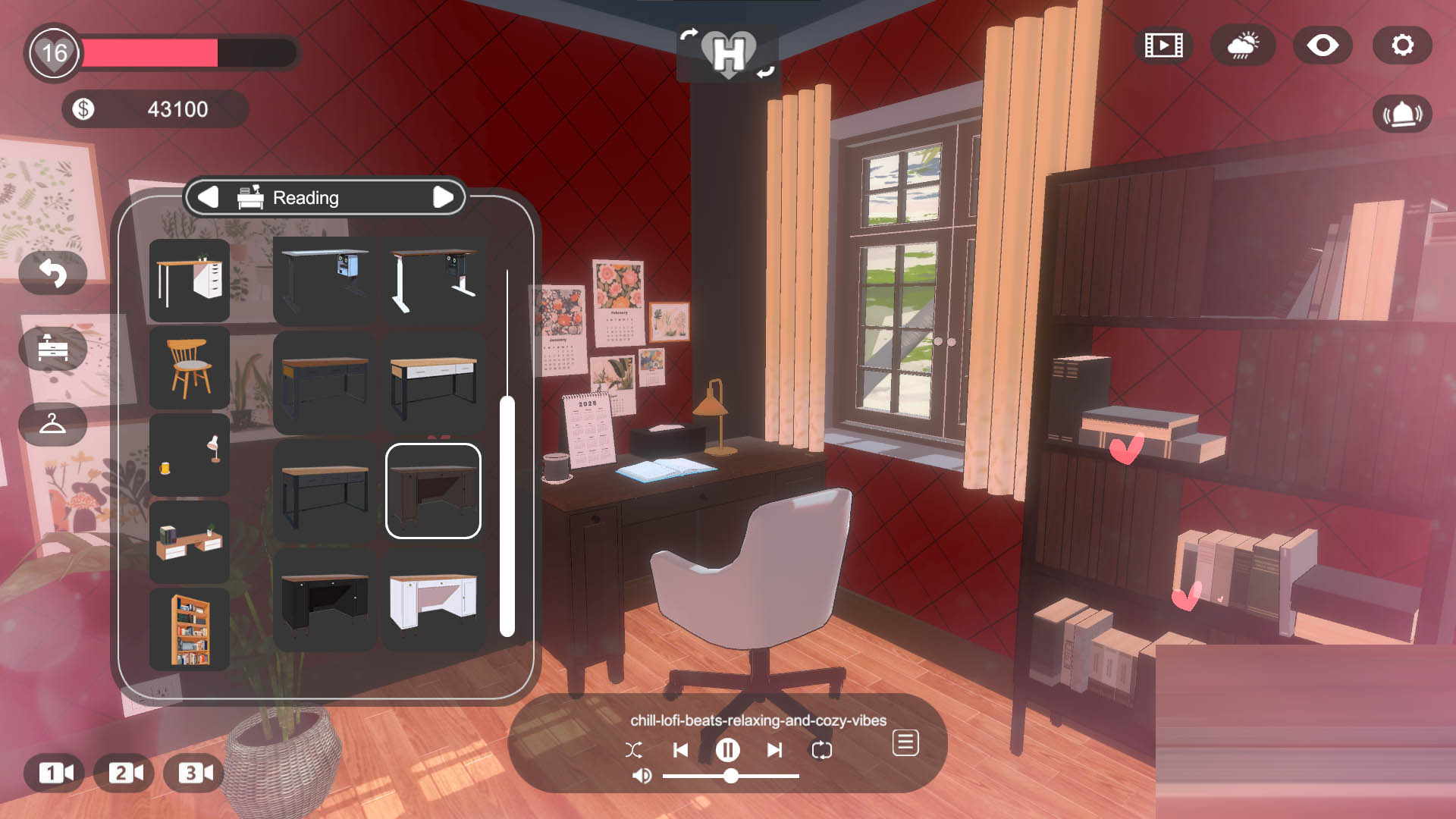Image resolution: width=1456 pixels, height=819 pixels.
Task: Toggle shuffle on the music player
Action: (634, 750)
